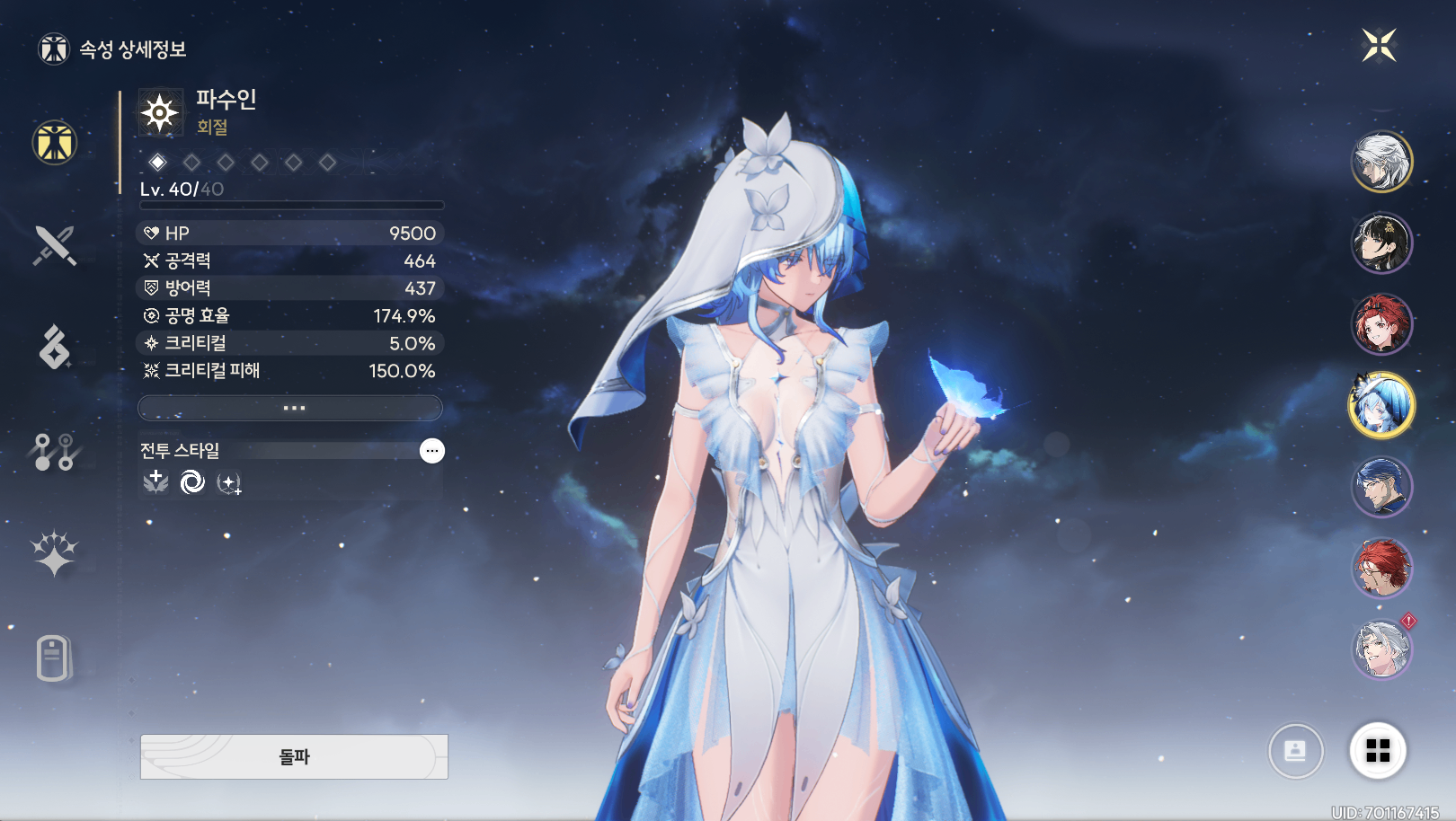Select the blue-haired veiled character portrait
The image size is (1456, 821).
pyautogui.click(x=1381, y=405)
